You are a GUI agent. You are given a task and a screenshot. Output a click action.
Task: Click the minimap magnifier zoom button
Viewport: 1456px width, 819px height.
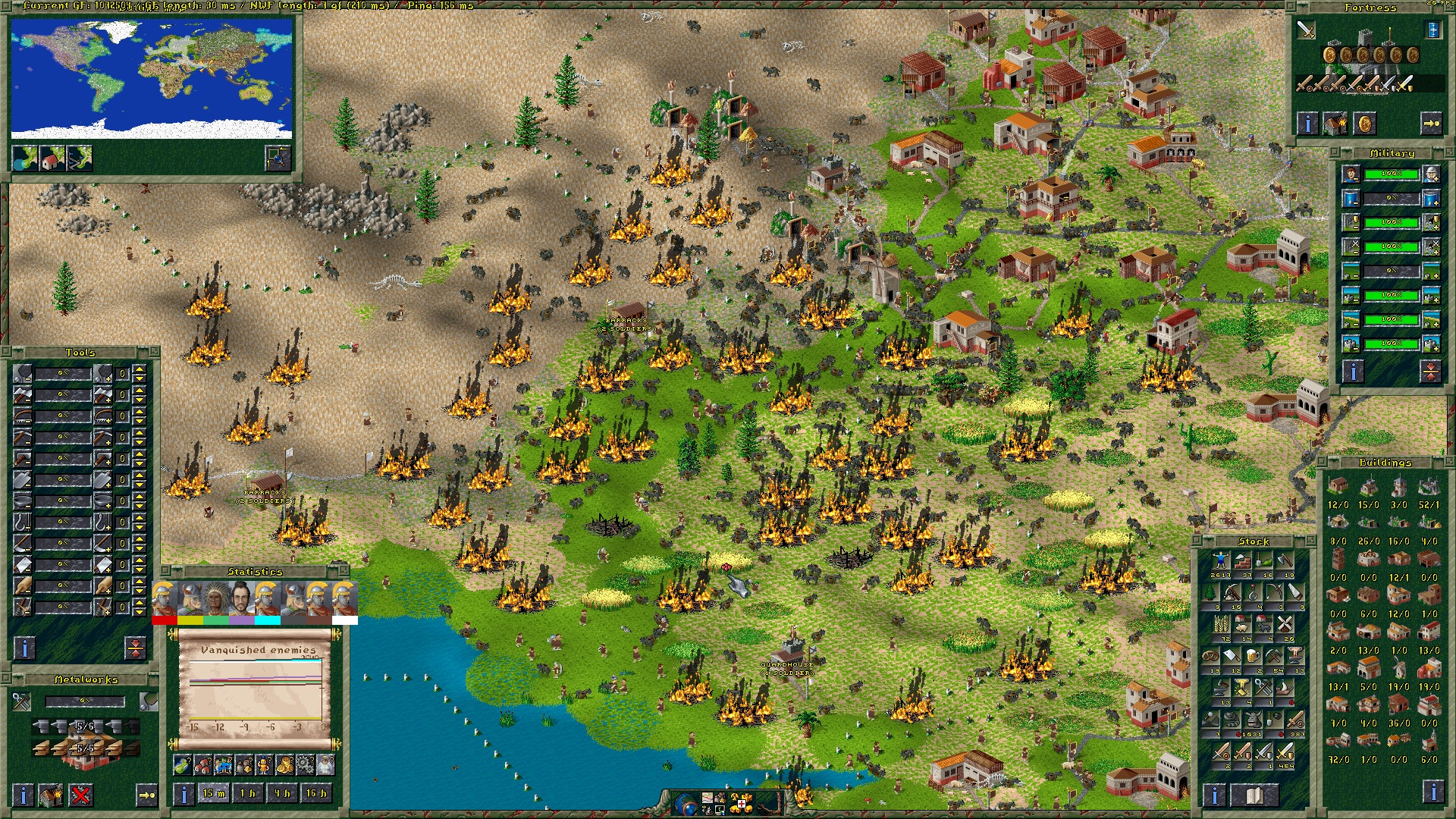pyautogui.click(x=278, y=158)
